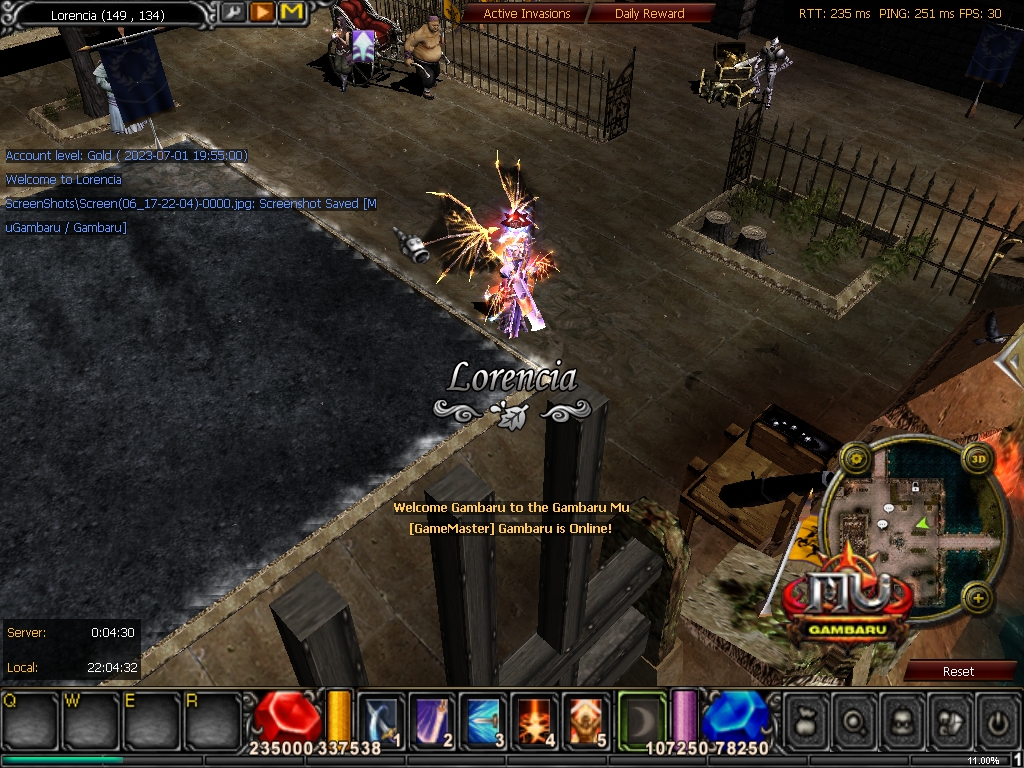The height and width of the screenshot is (768, 1024).
Task: Click the magnifying glass menu icon
Action: point(855,719)
